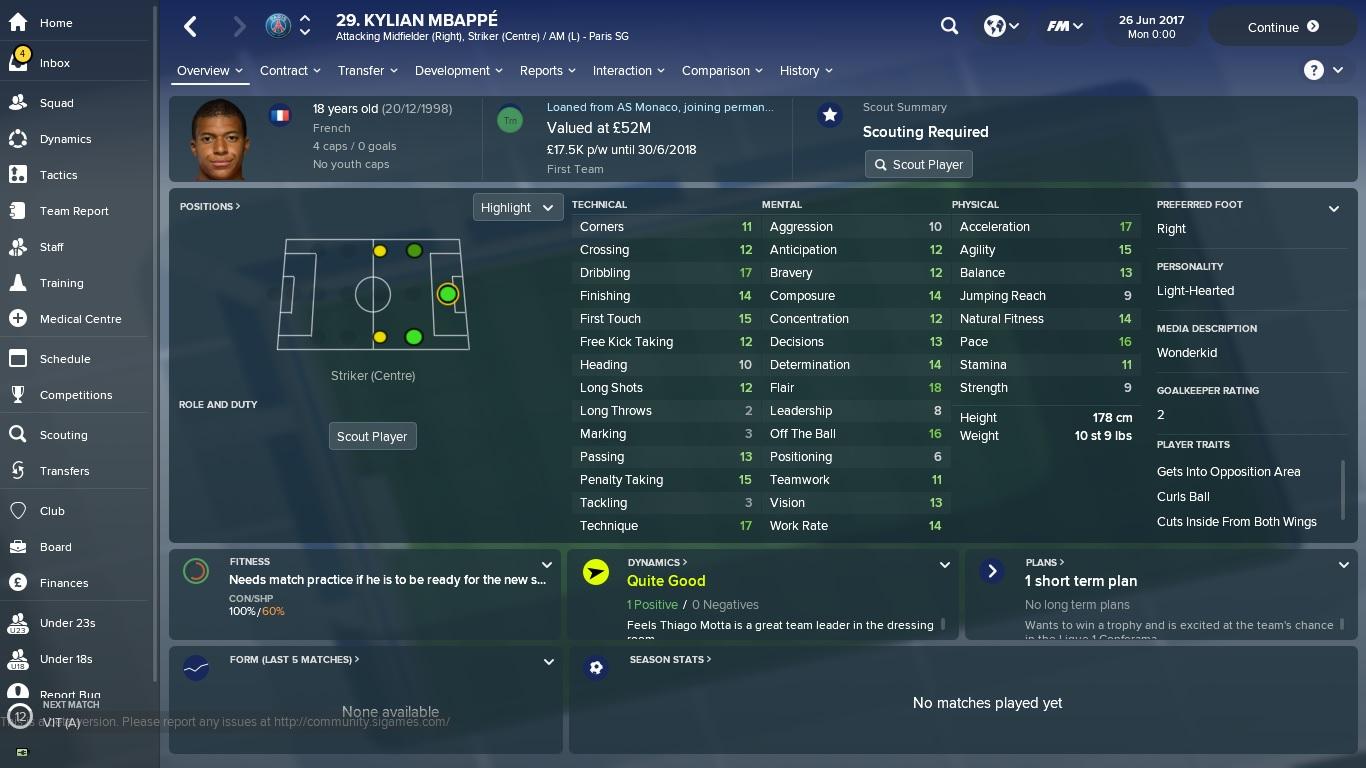The image size is (1366, 768).
Task: Select the Tactics sidebar icon
Action: [57, 175]
